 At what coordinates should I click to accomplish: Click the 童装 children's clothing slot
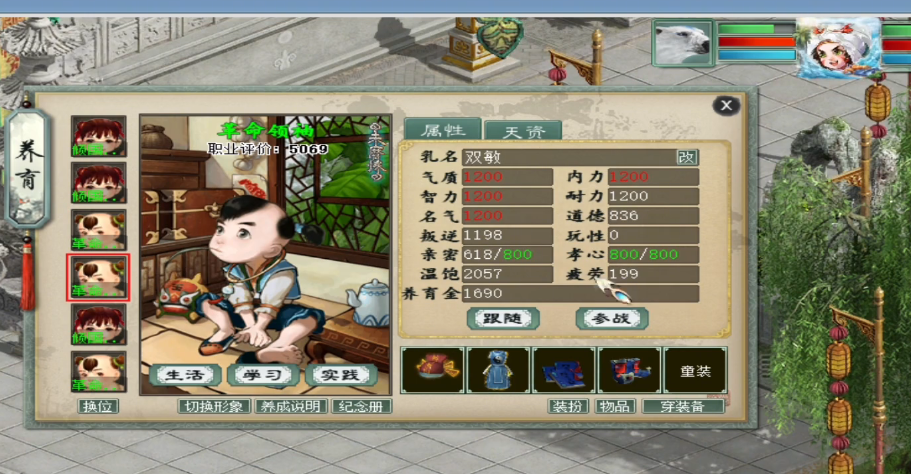[696, 370]
